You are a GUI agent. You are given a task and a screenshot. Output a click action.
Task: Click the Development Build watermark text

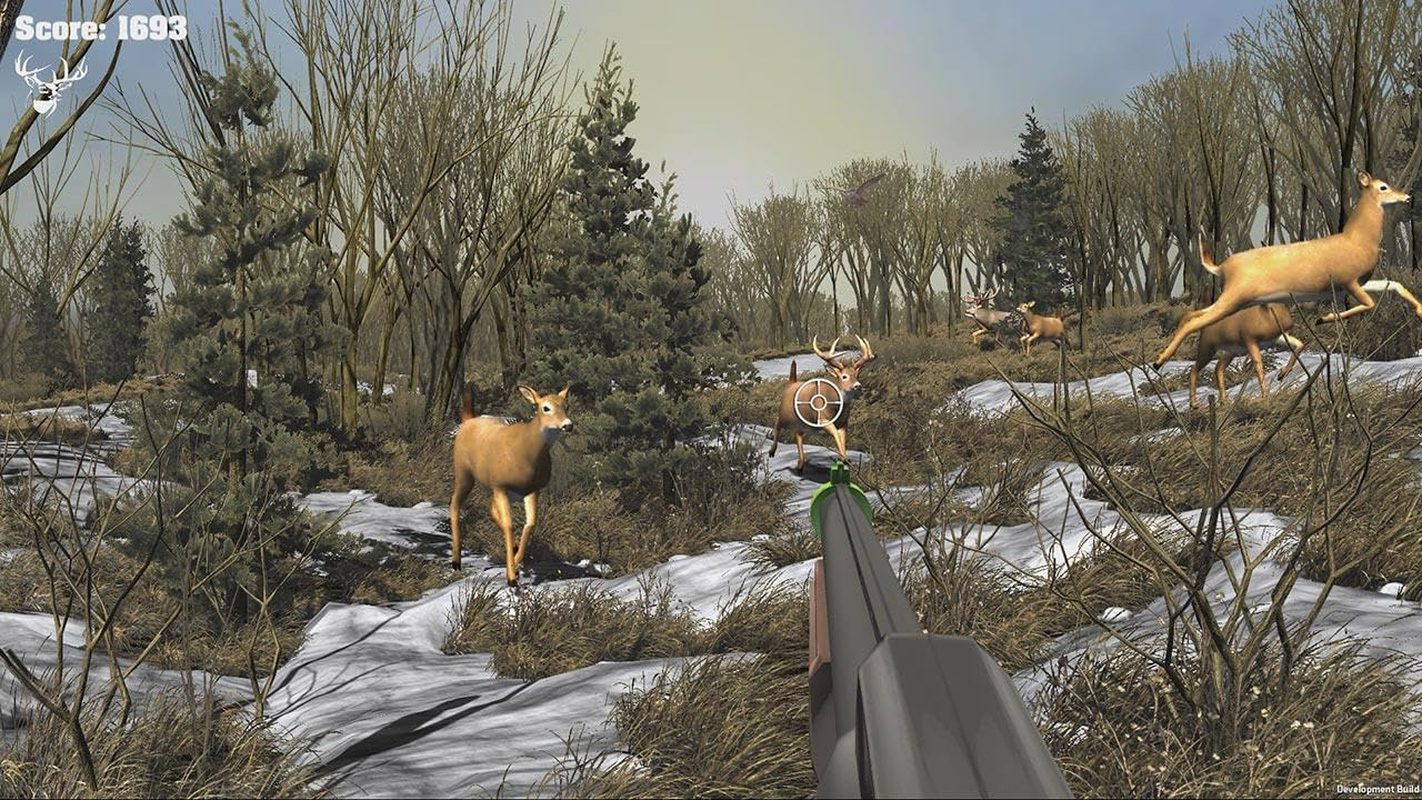[1377, 789]
